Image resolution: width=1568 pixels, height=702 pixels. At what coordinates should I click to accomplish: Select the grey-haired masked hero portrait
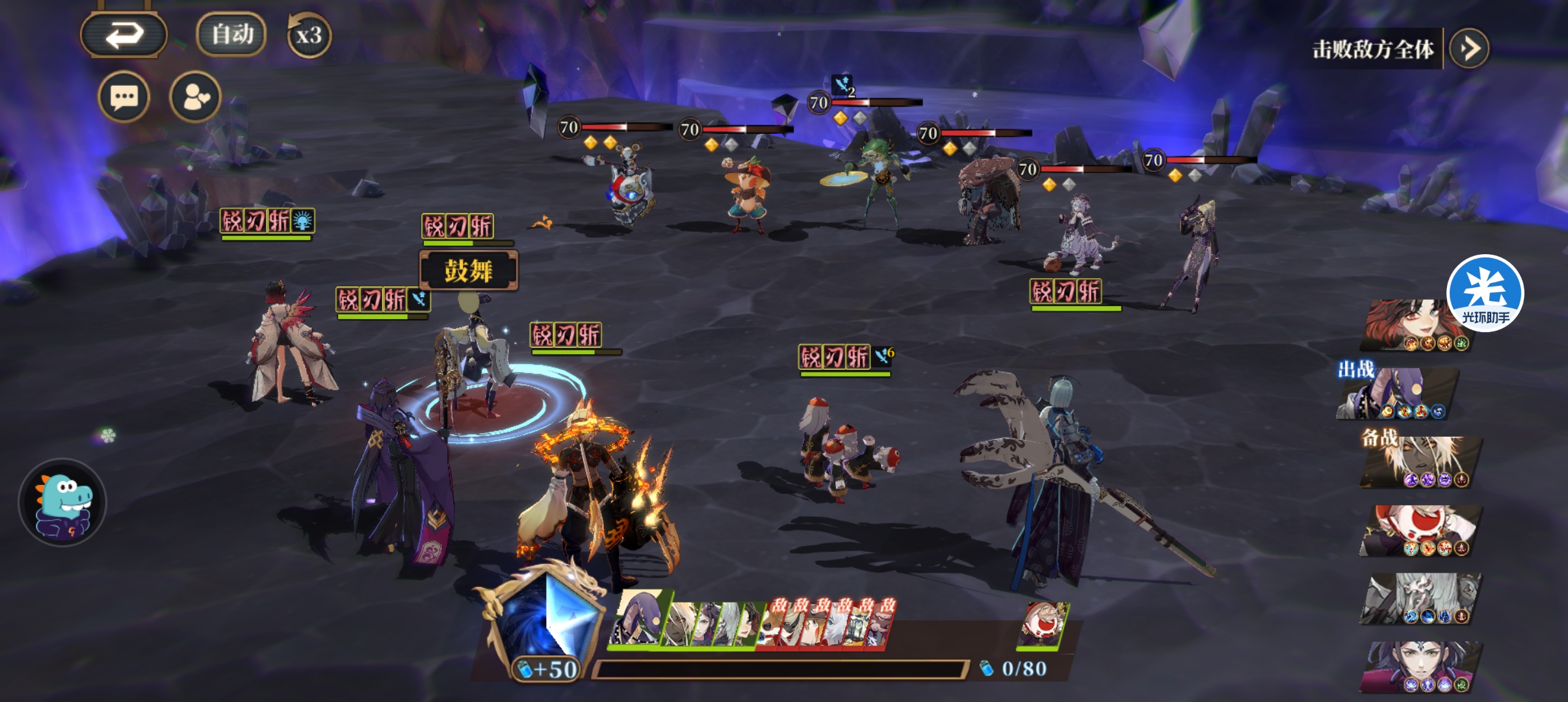click(1420, 599)
